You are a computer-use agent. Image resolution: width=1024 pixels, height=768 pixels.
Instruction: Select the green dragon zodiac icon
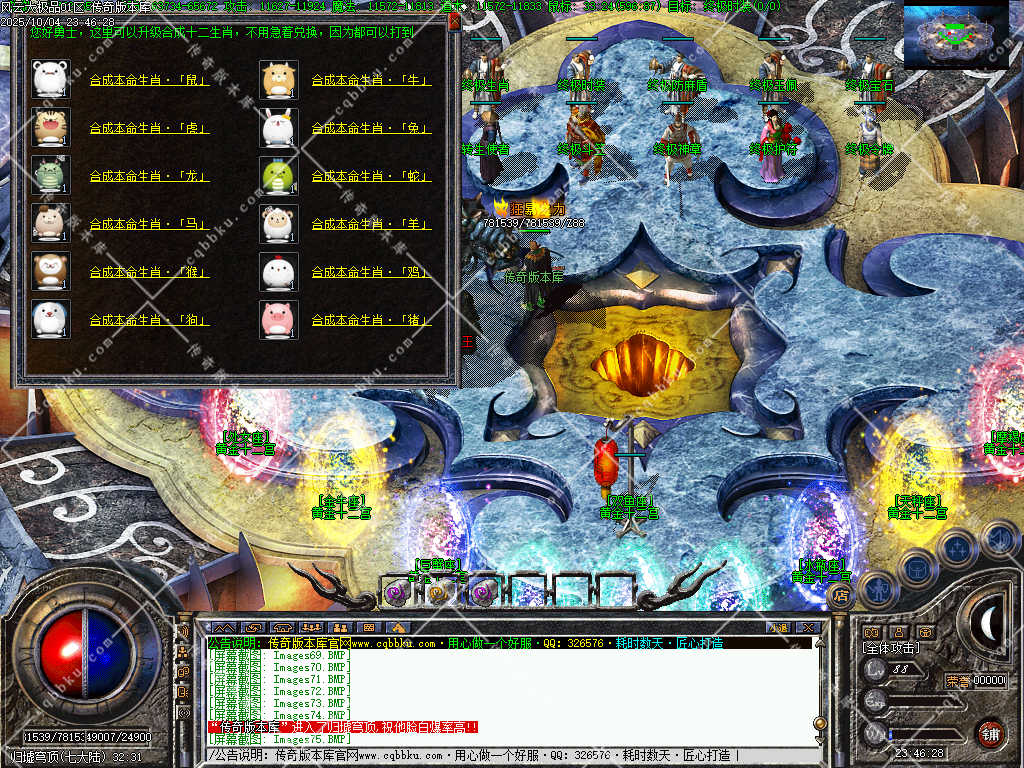50,175
